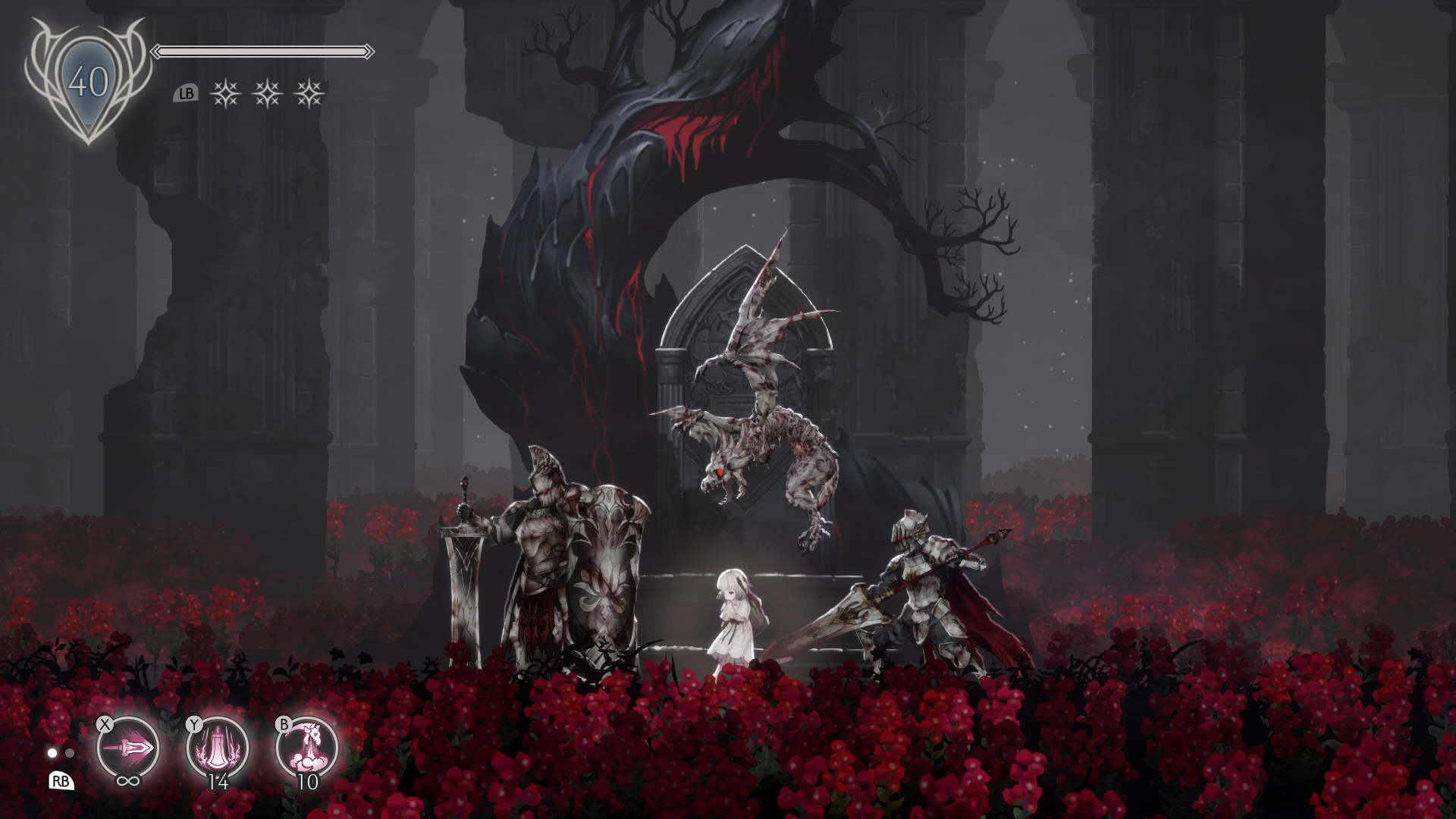
Task: Click the B button badge on the skill
Action: coord(283,726)
